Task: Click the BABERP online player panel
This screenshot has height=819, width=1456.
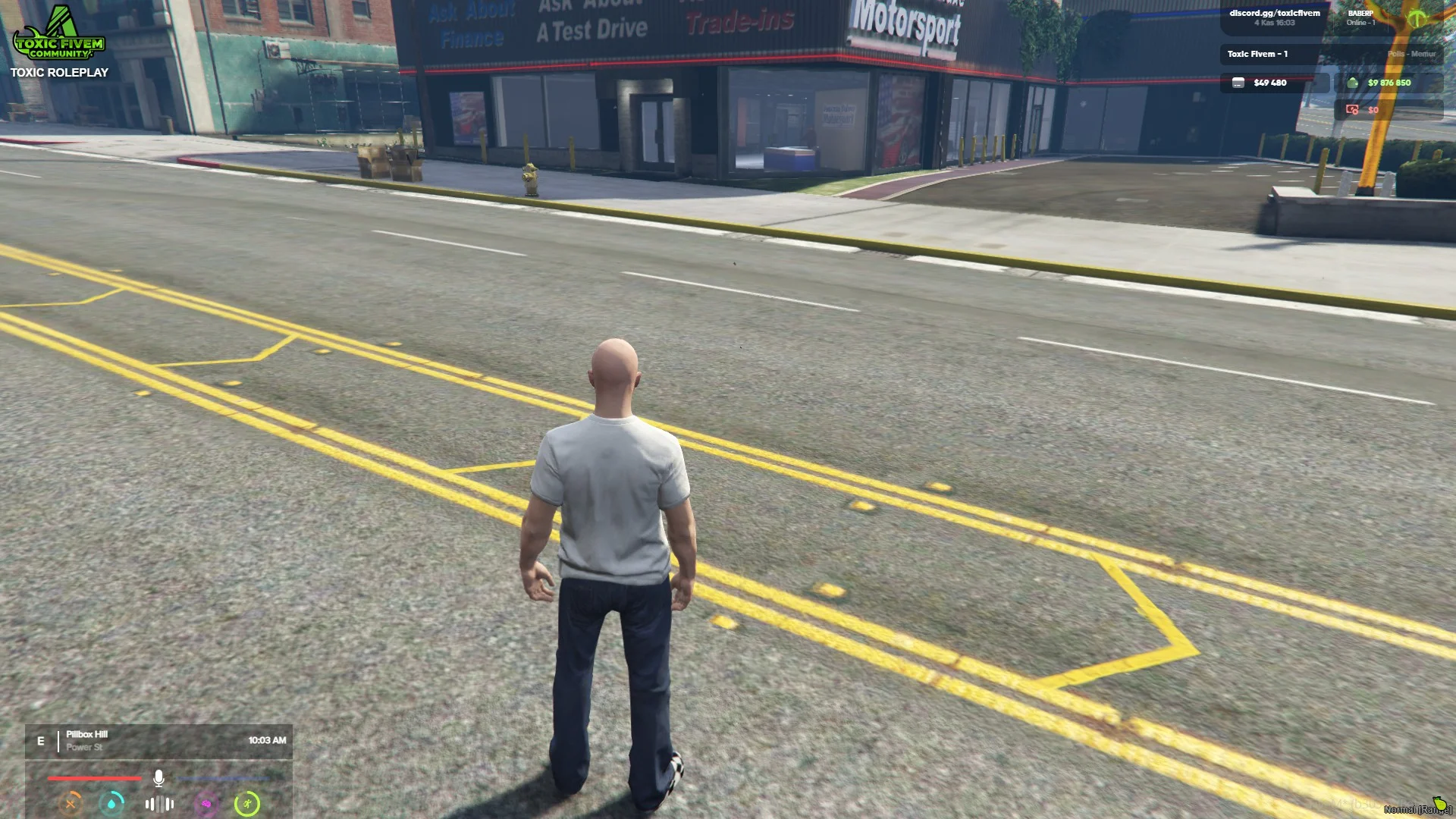Action: coord(1360,17)
